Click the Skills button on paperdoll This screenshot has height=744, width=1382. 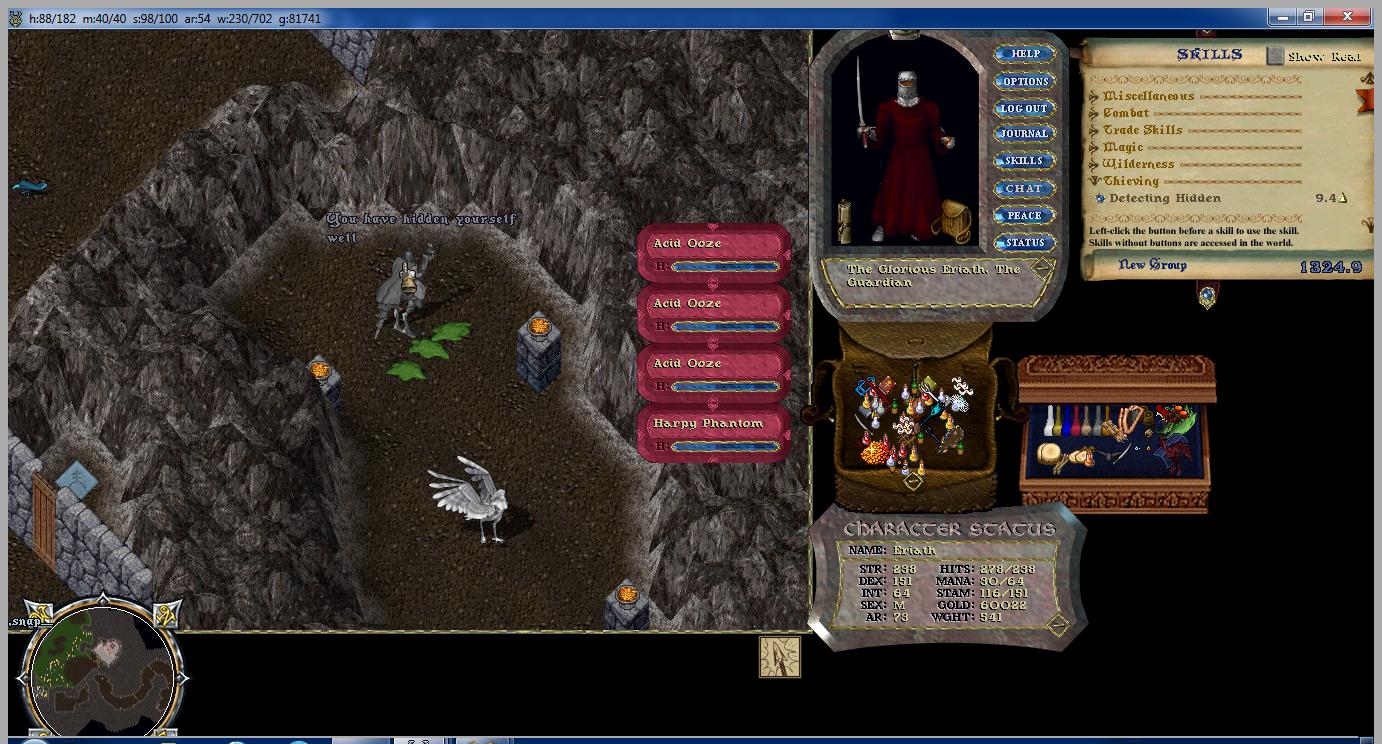pos(1025,161)
